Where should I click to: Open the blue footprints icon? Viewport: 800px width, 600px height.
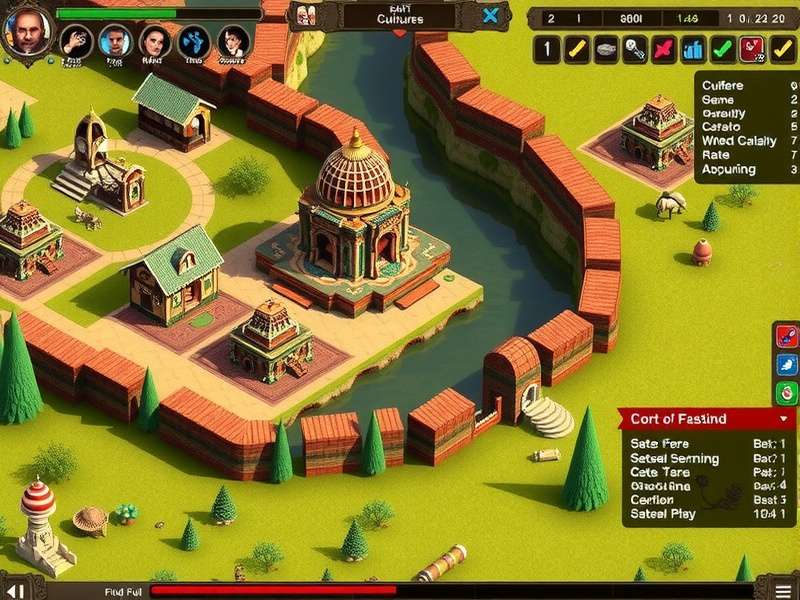point(193,41)
